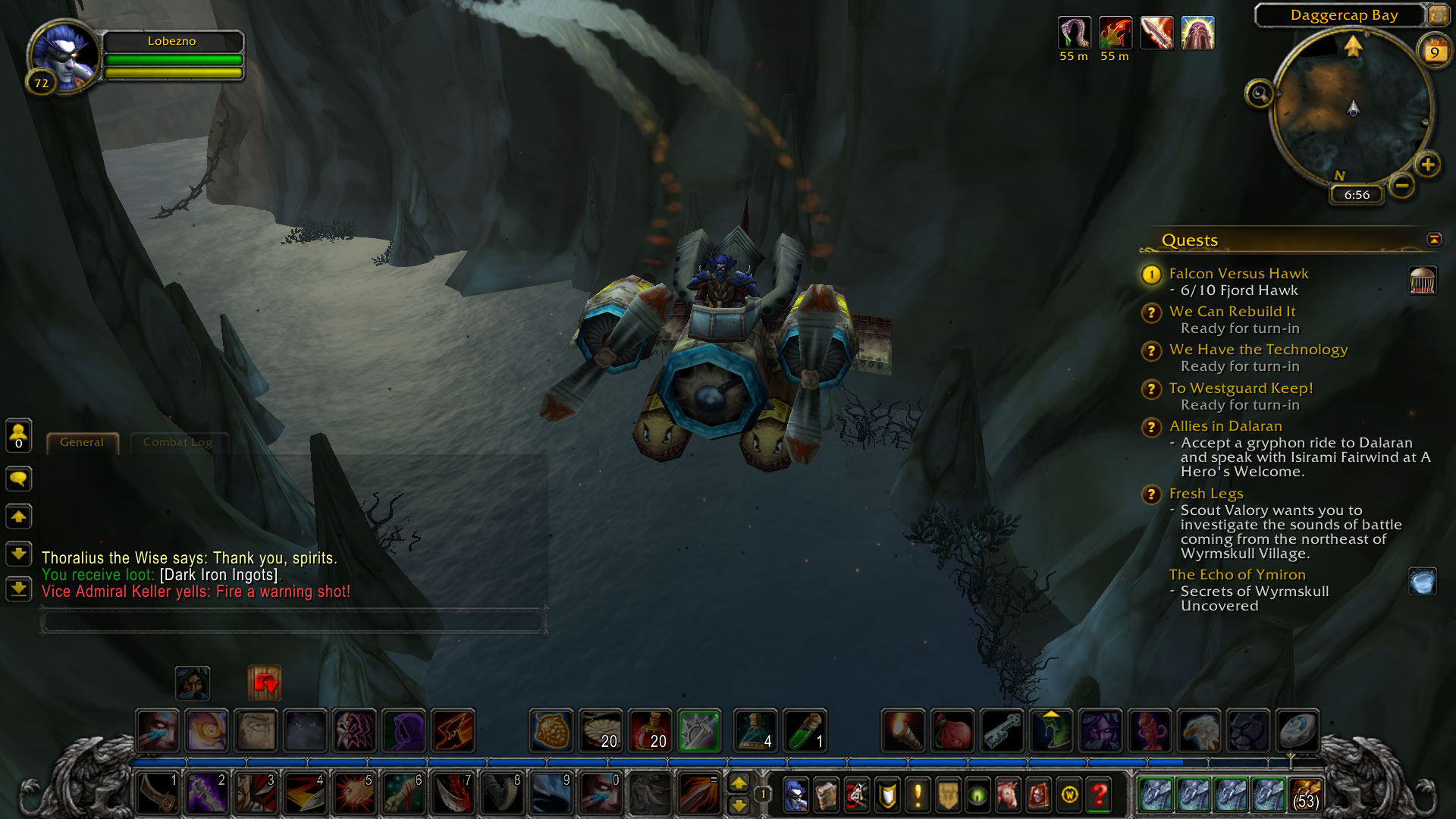Page the action bar up with arrow
1456x819 pixels.
[739, 783]
